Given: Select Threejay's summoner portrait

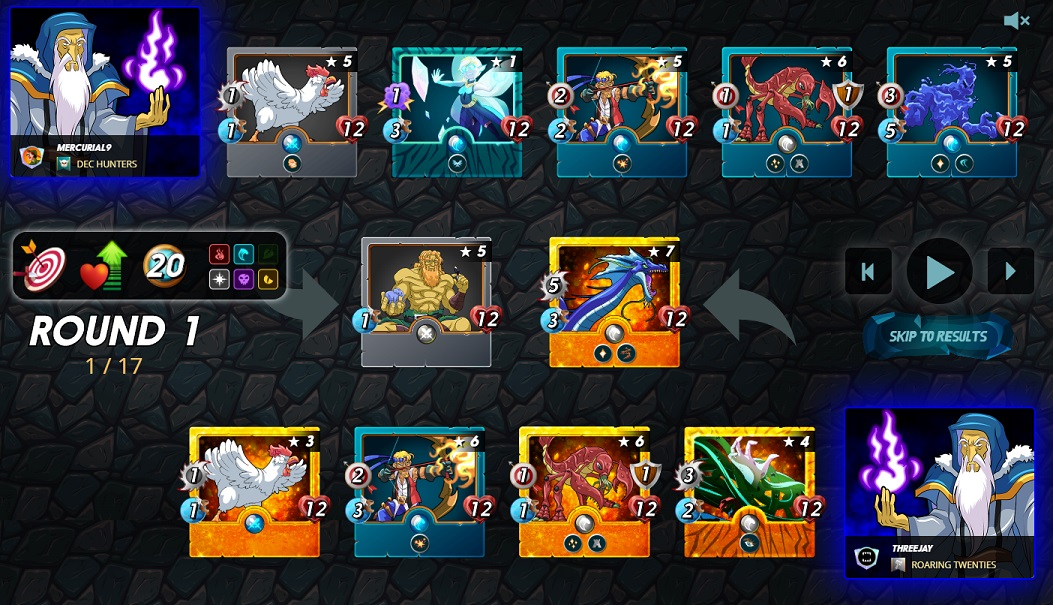Looking at the screenshot, I should click(x=940, y=492).
